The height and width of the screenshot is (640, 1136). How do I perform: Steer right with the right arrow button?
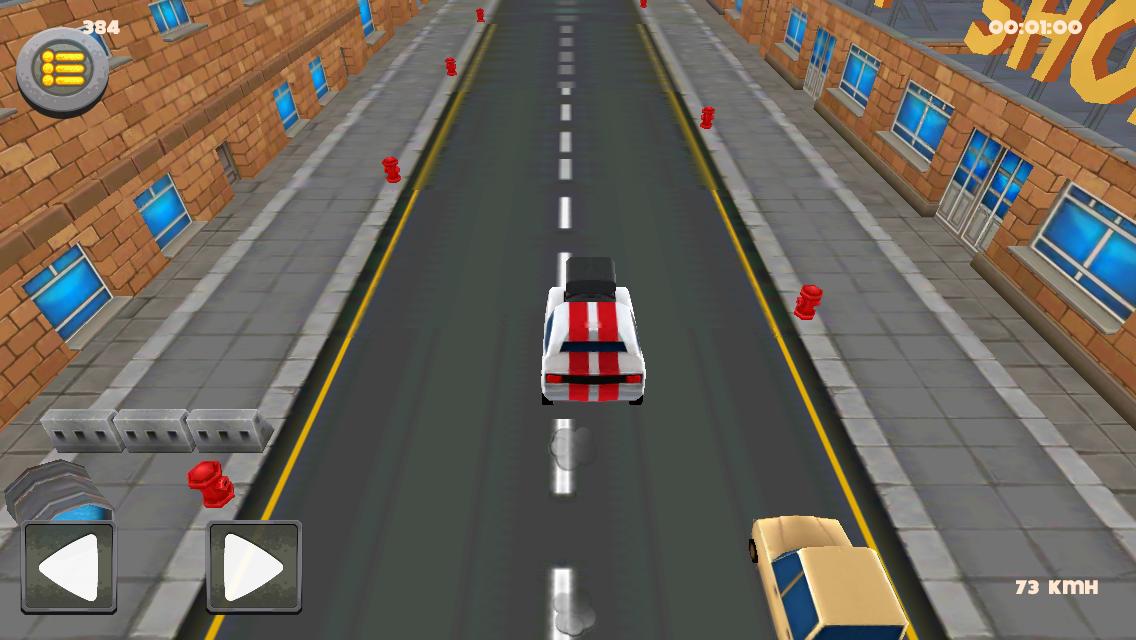pyautogui.click(x=253, y=567)
